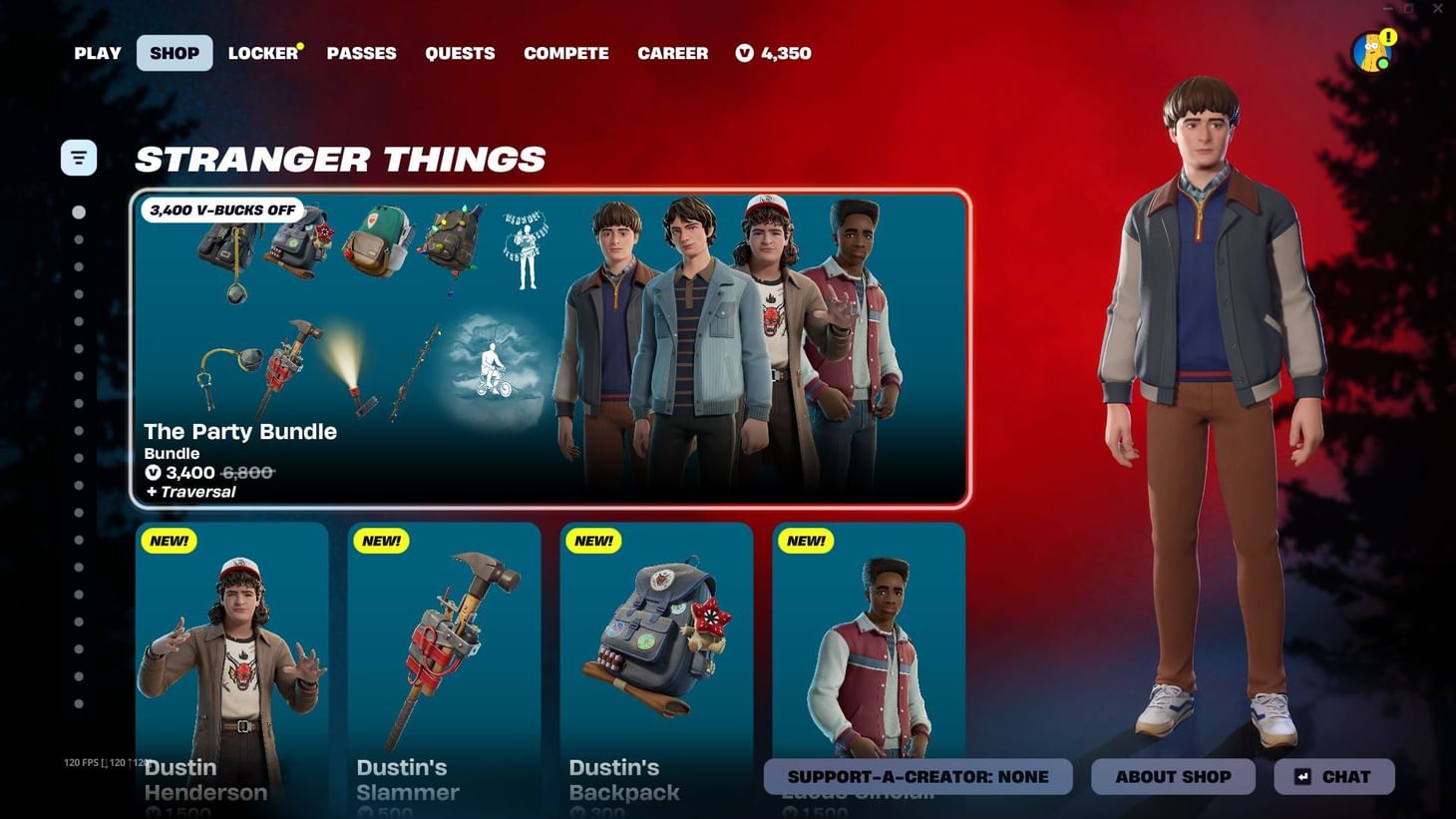Open the shop filter icon
The width and height of the screenshot is (1456, 819).
click(79, 157)
